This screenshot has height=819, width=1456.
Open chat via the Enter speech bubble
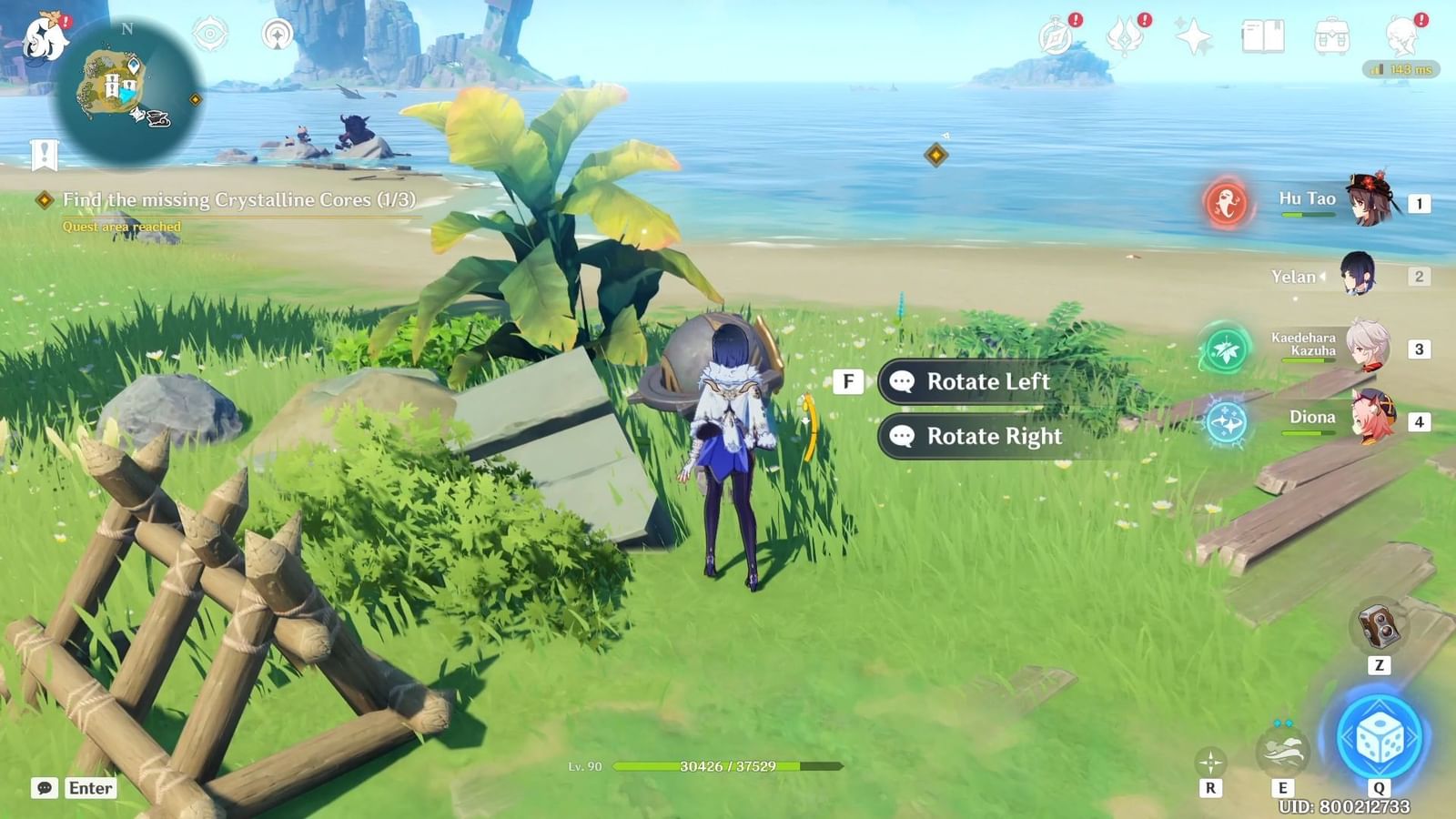(x=43, y=788)
